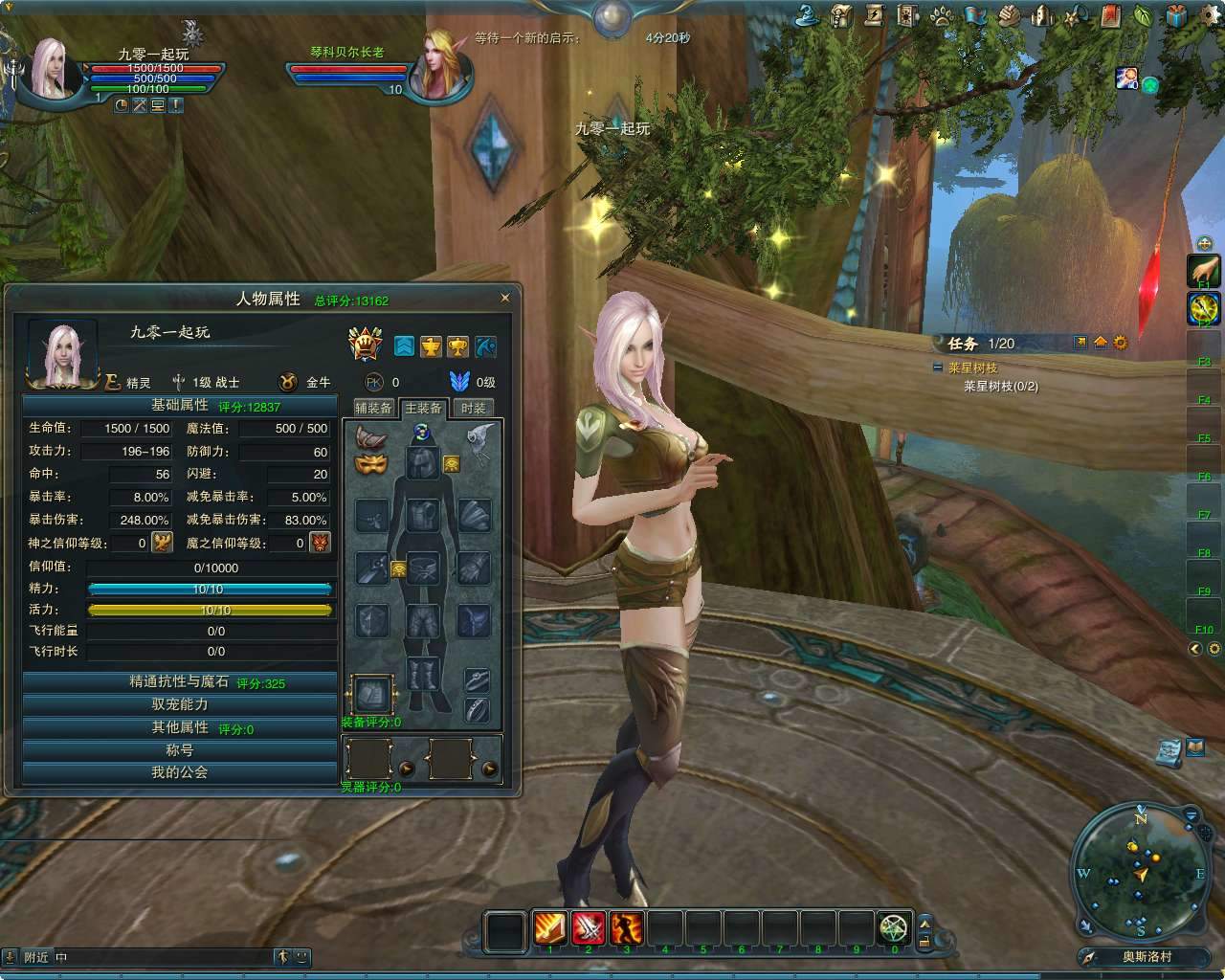Viewport: 1225px width, 980px height.
Task: Collapse the F-key sidebar with the arrow
Action: [1193, 649]
